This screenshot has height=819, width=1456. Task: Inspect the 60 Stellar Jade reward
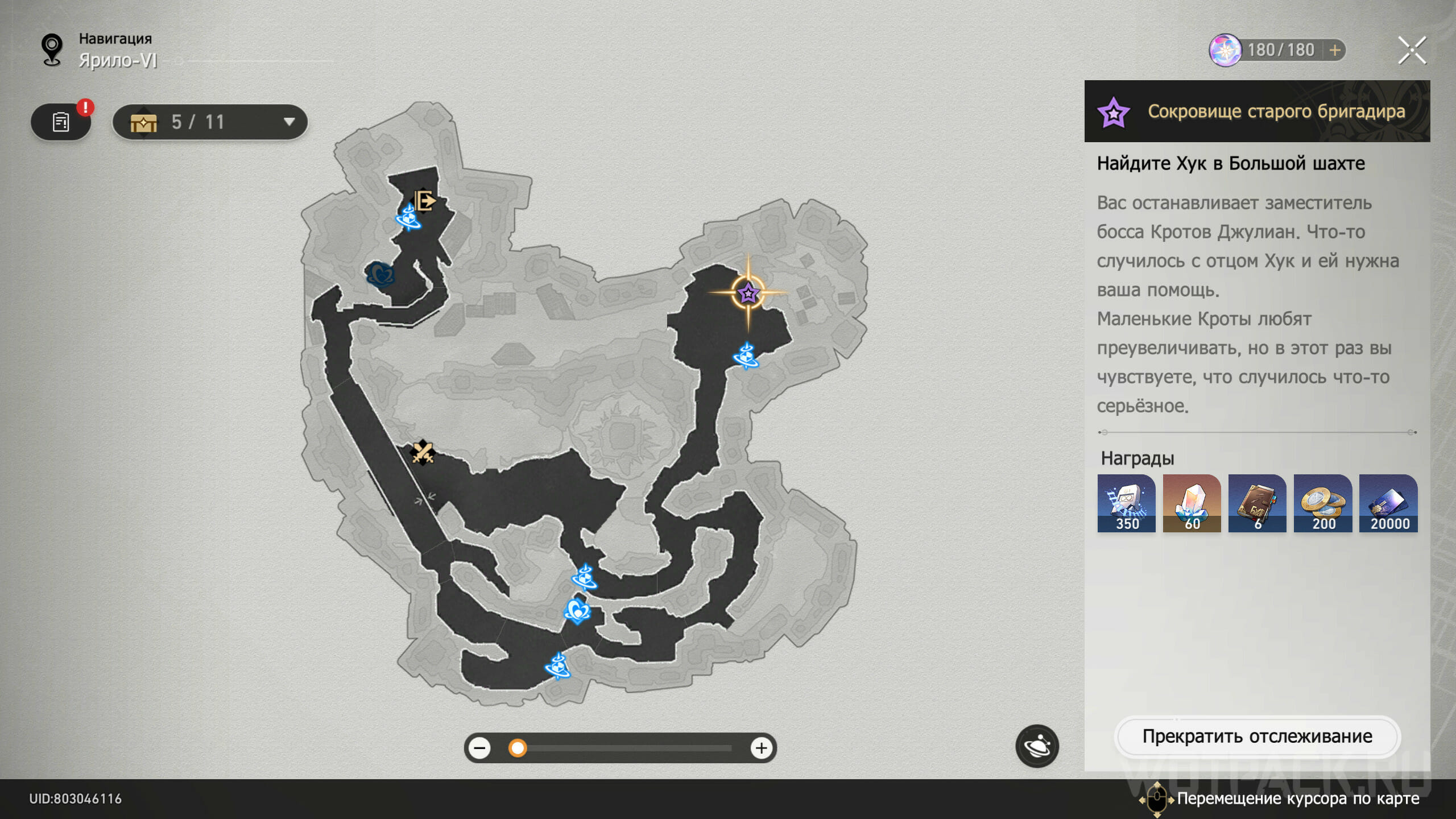click(1192, 503)
